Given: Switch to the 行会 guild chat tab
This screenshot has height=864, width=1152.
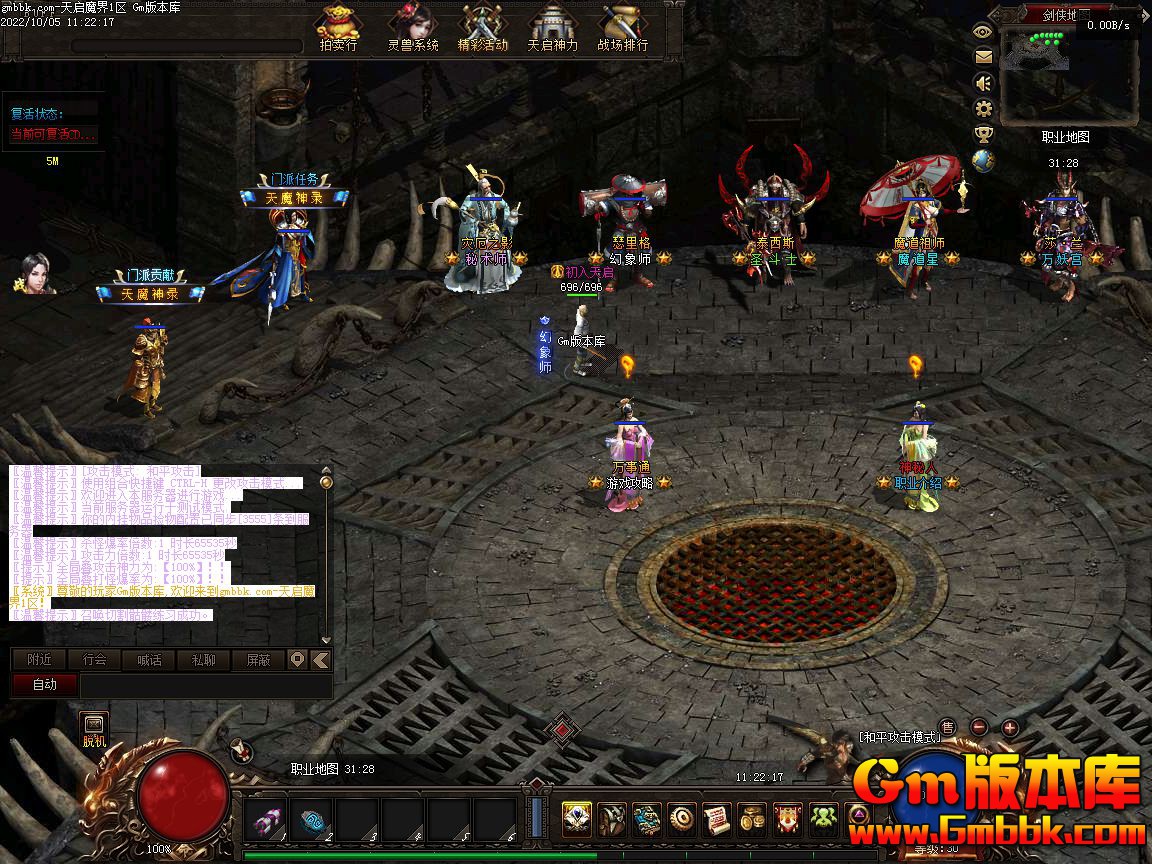Looking at the screenshot, I should click(94, 660).
